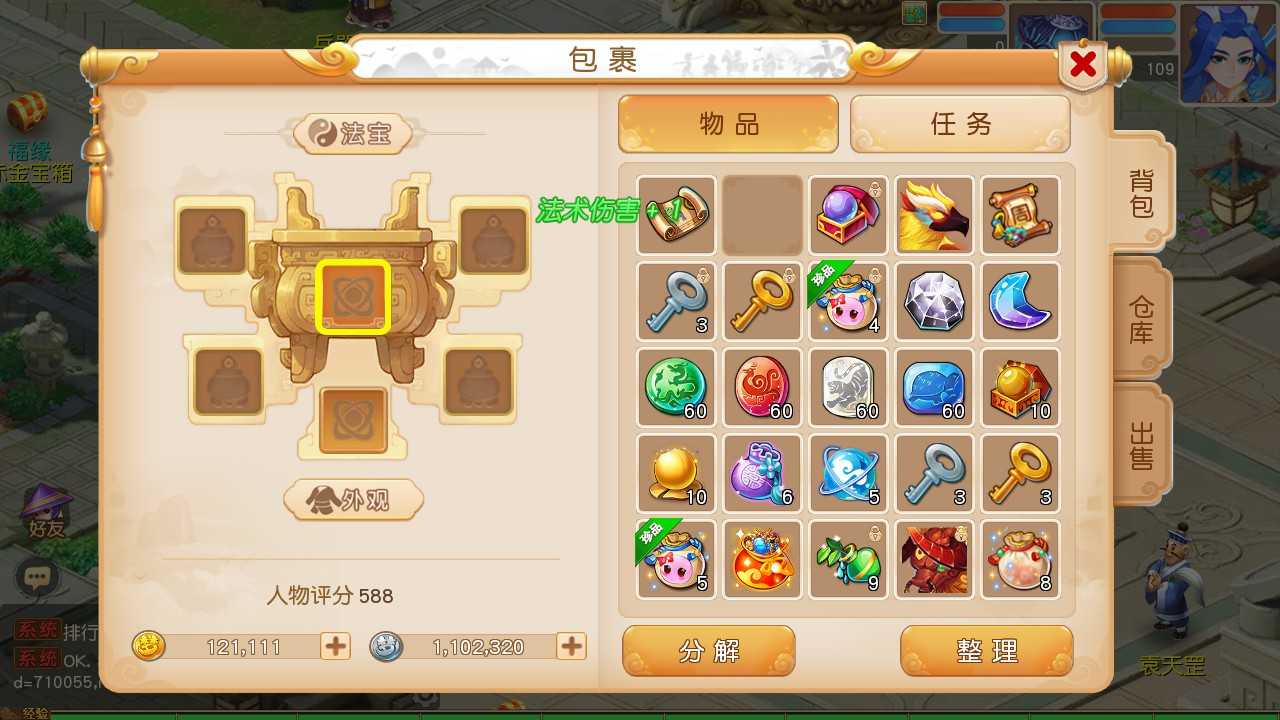Expand the 外观 appearance section

pyautogui.click(x=353, y=502)
